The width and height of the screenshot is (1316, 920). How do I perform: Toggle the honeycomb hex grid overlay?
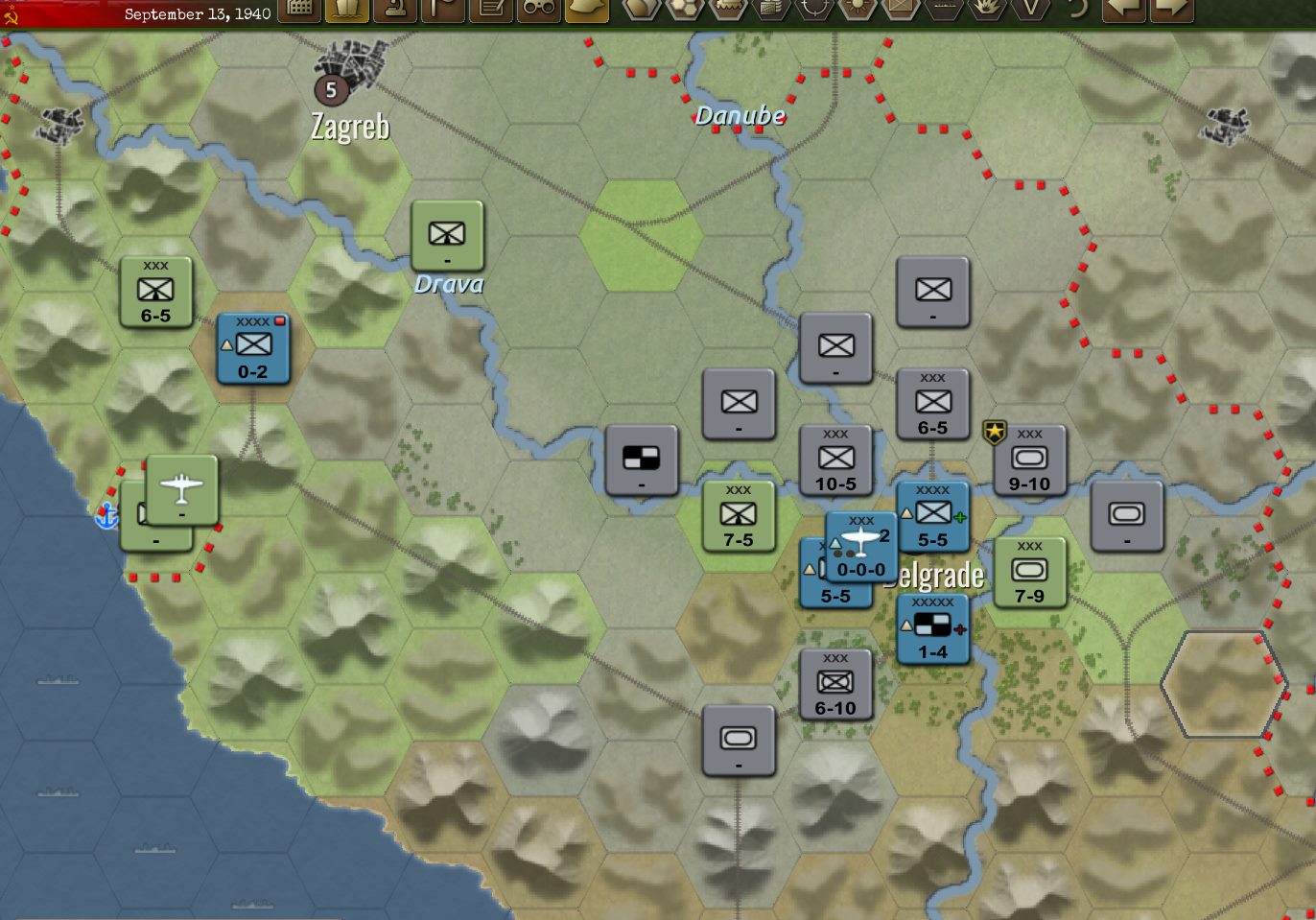point(683,12)
